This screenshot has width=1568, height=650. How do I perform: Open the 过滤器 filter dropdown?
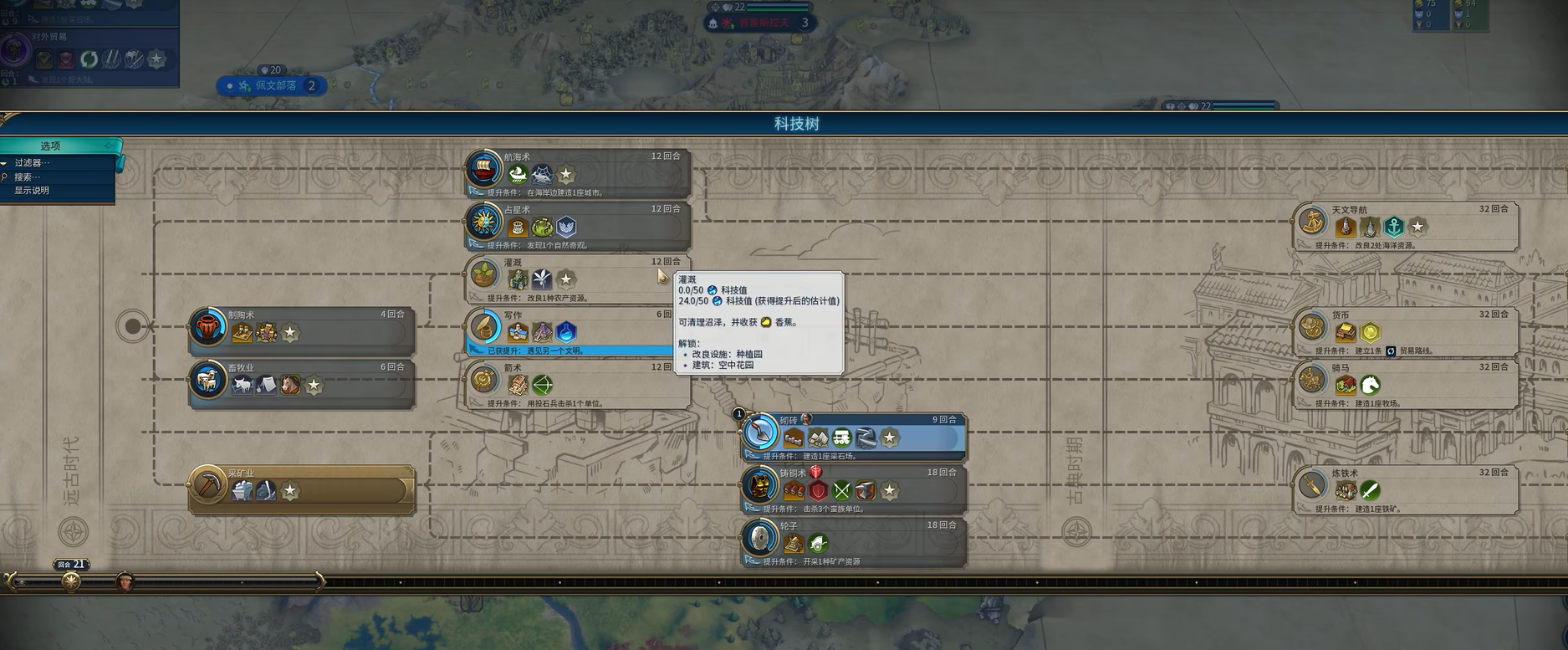33,163
